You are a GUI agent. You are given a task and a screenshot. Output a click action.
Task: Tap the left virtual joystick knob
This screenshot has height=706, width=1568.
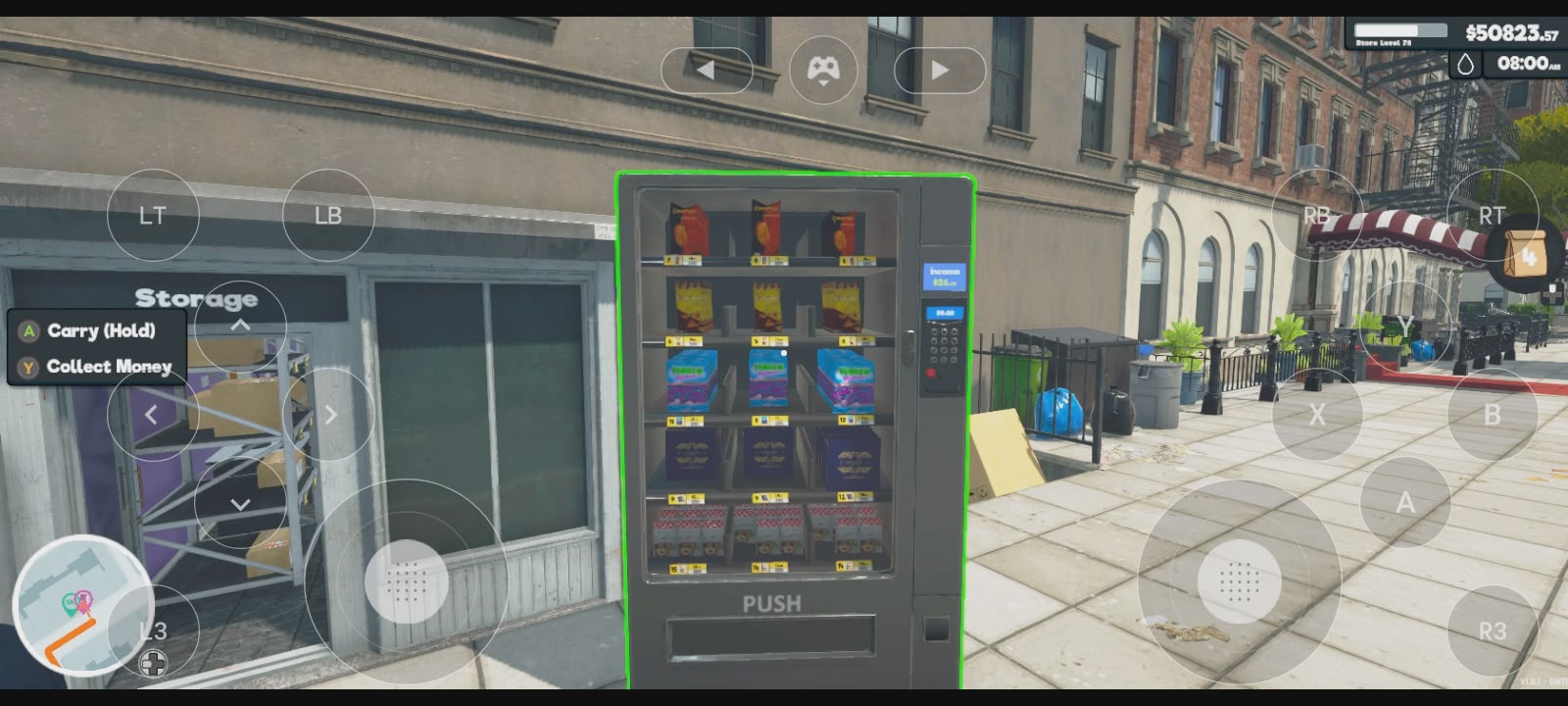point(407,582)
